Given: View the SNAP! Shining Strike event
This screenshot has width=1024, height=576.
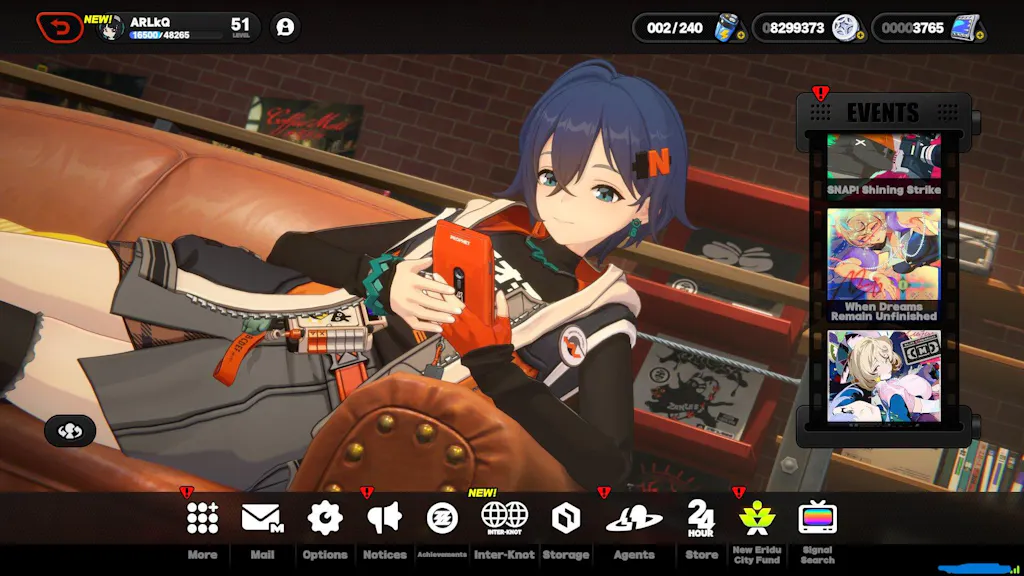Looking at the screenshot, I should [884, 166].
